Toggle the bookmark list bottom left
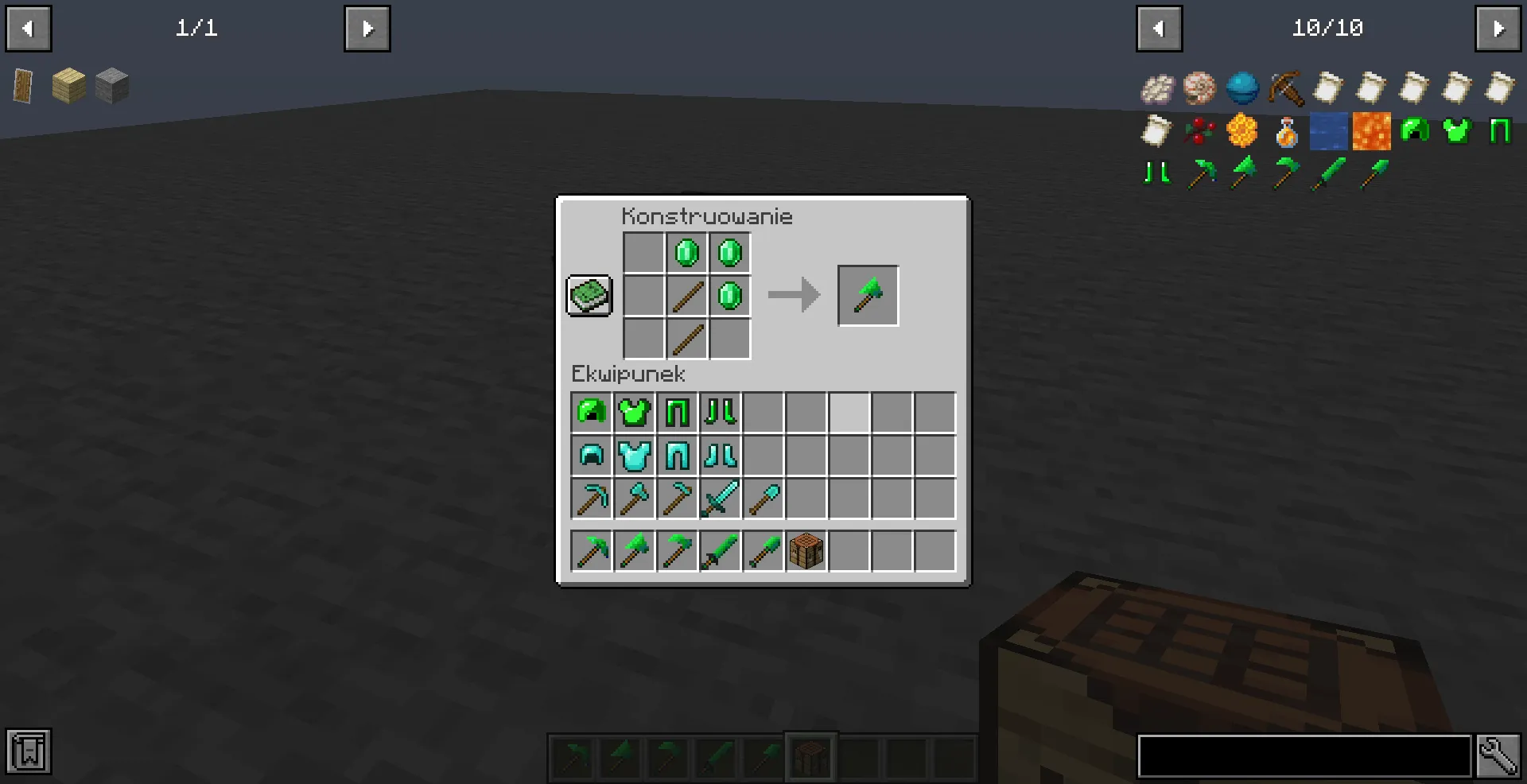This screenshot has height=784, width=1527. coord(29,750)
